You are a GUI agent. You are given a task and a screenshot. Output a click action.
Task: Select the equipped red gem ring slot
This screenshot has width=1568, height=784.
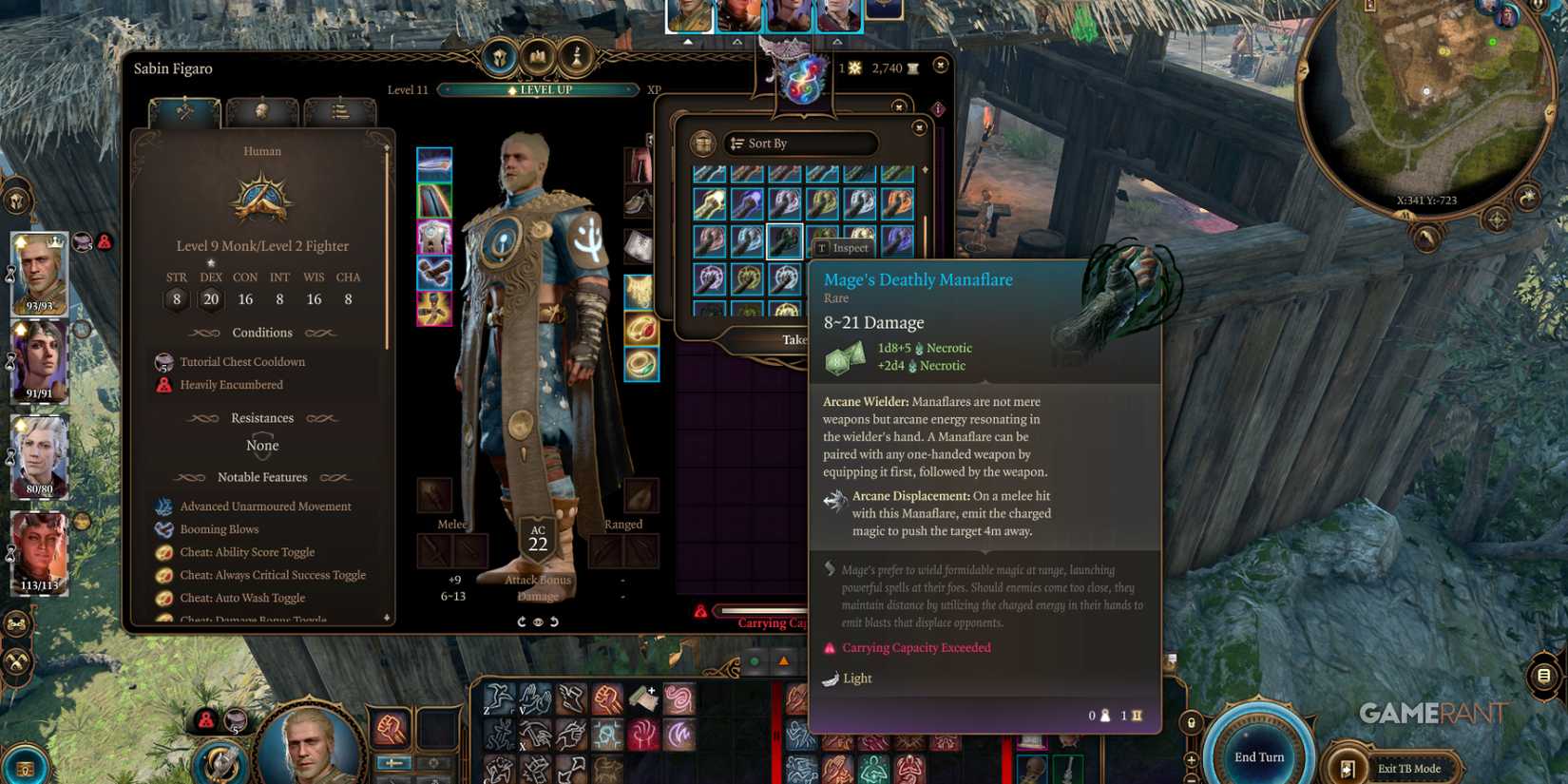(x=643, y=328)
